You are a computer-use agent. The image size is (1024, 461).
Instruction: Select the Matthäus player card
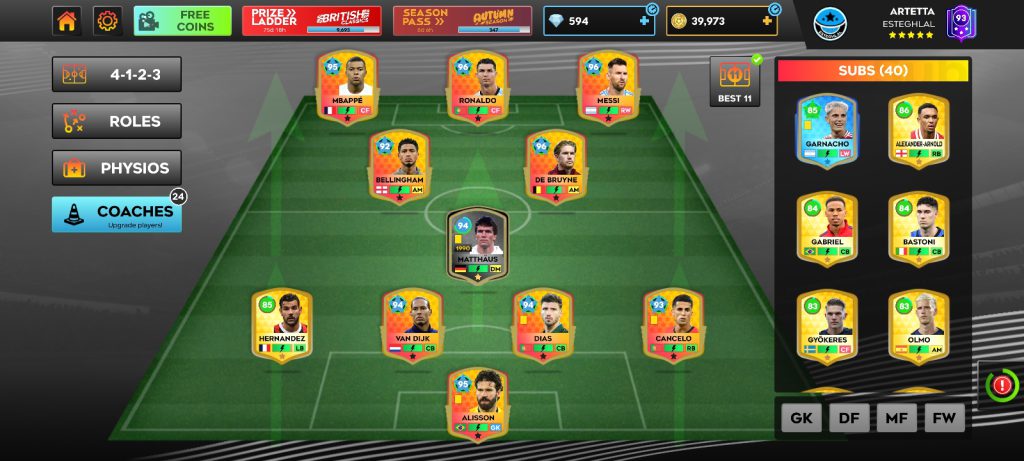click(478, 243)
